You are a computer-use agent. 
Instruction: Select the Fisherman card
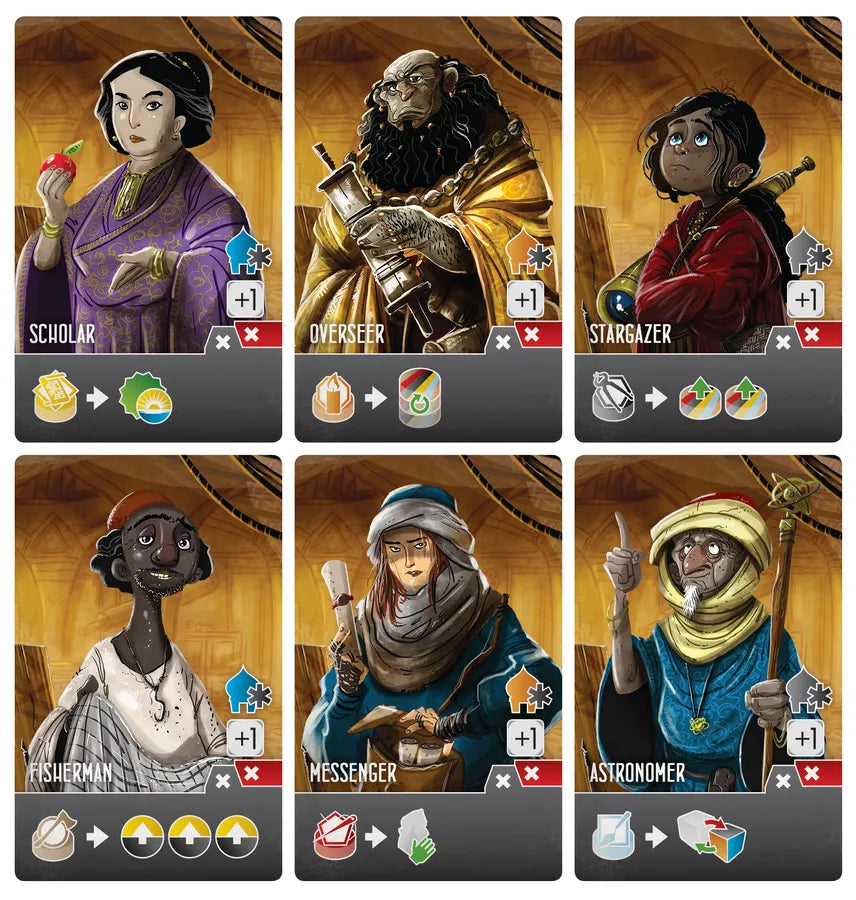point(148,668)
